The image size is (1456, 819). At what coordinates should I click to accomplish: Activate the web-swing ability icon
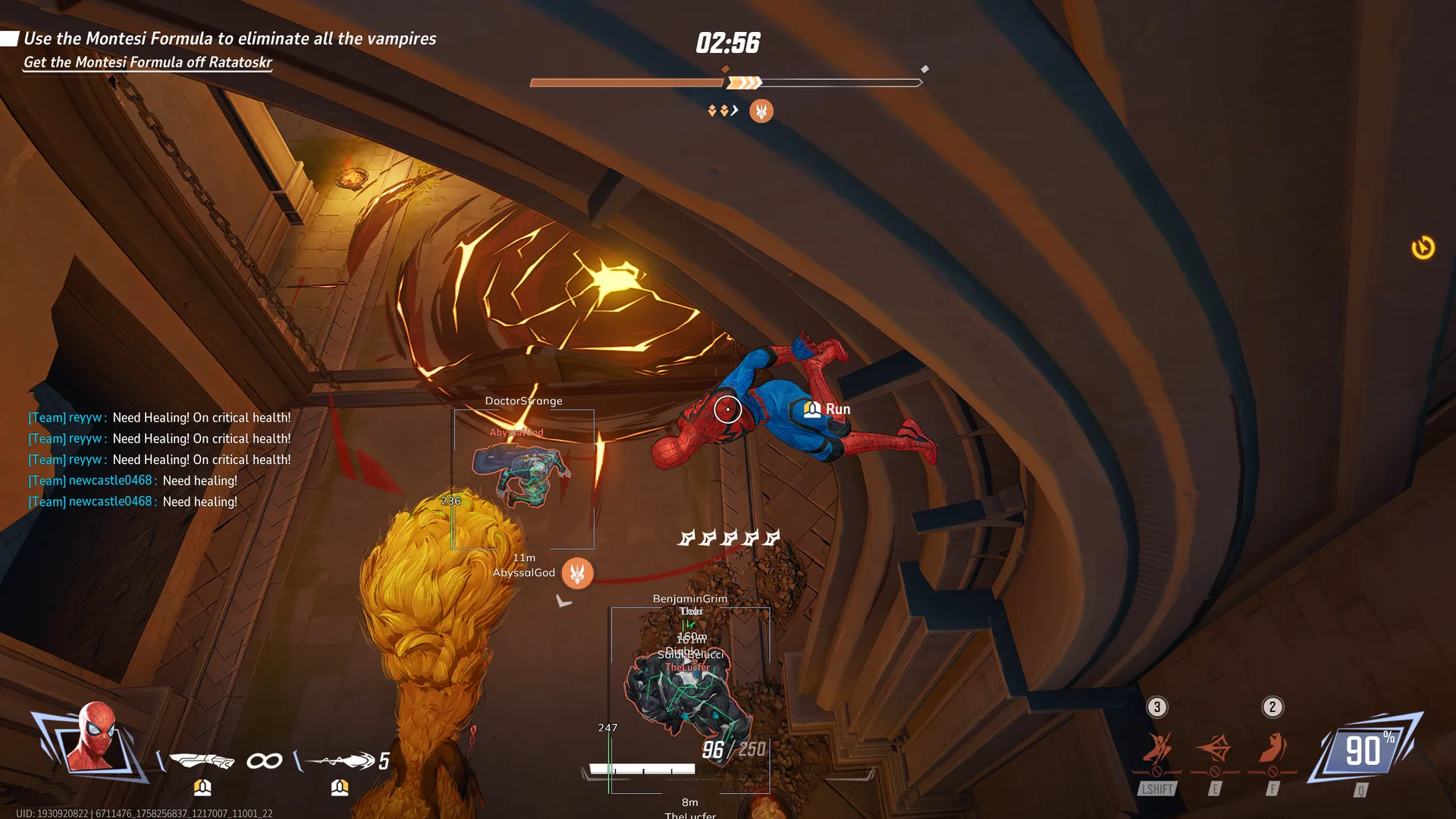[1157, 748]
